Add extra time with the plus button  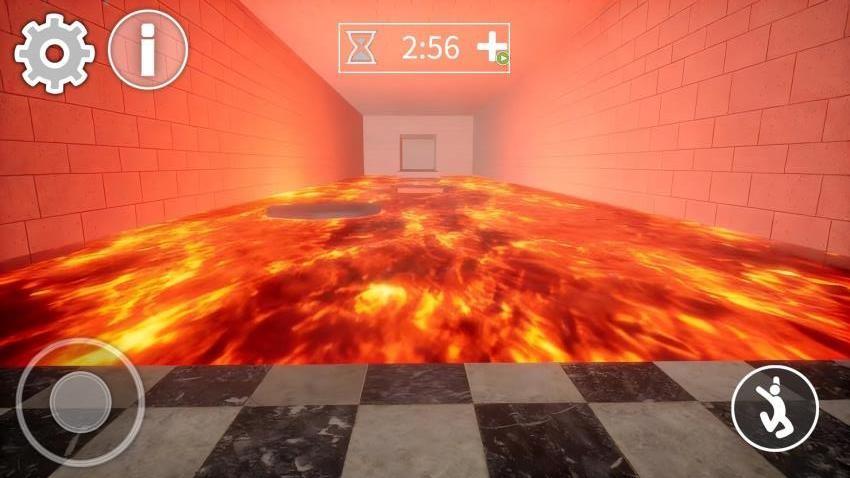coord(491,49)
